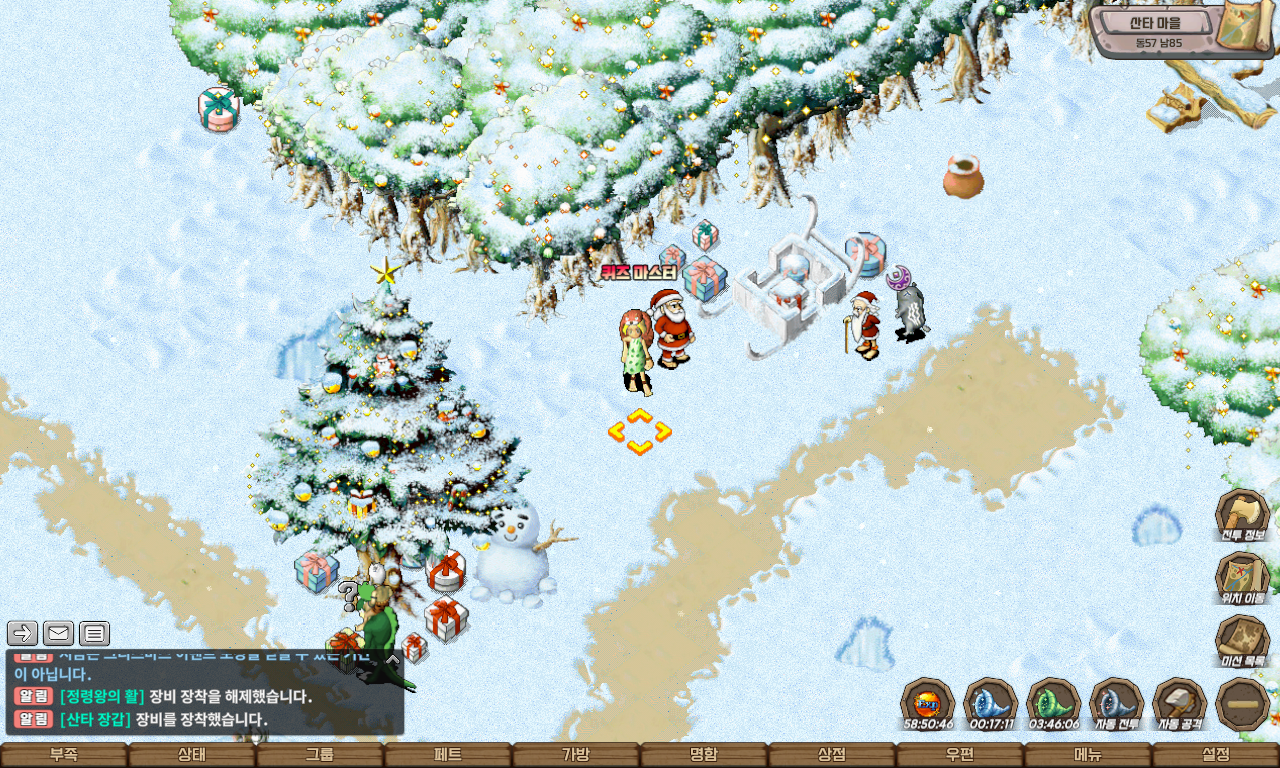Open the 명함 (Name card) menu

click(x=704, y=755)
